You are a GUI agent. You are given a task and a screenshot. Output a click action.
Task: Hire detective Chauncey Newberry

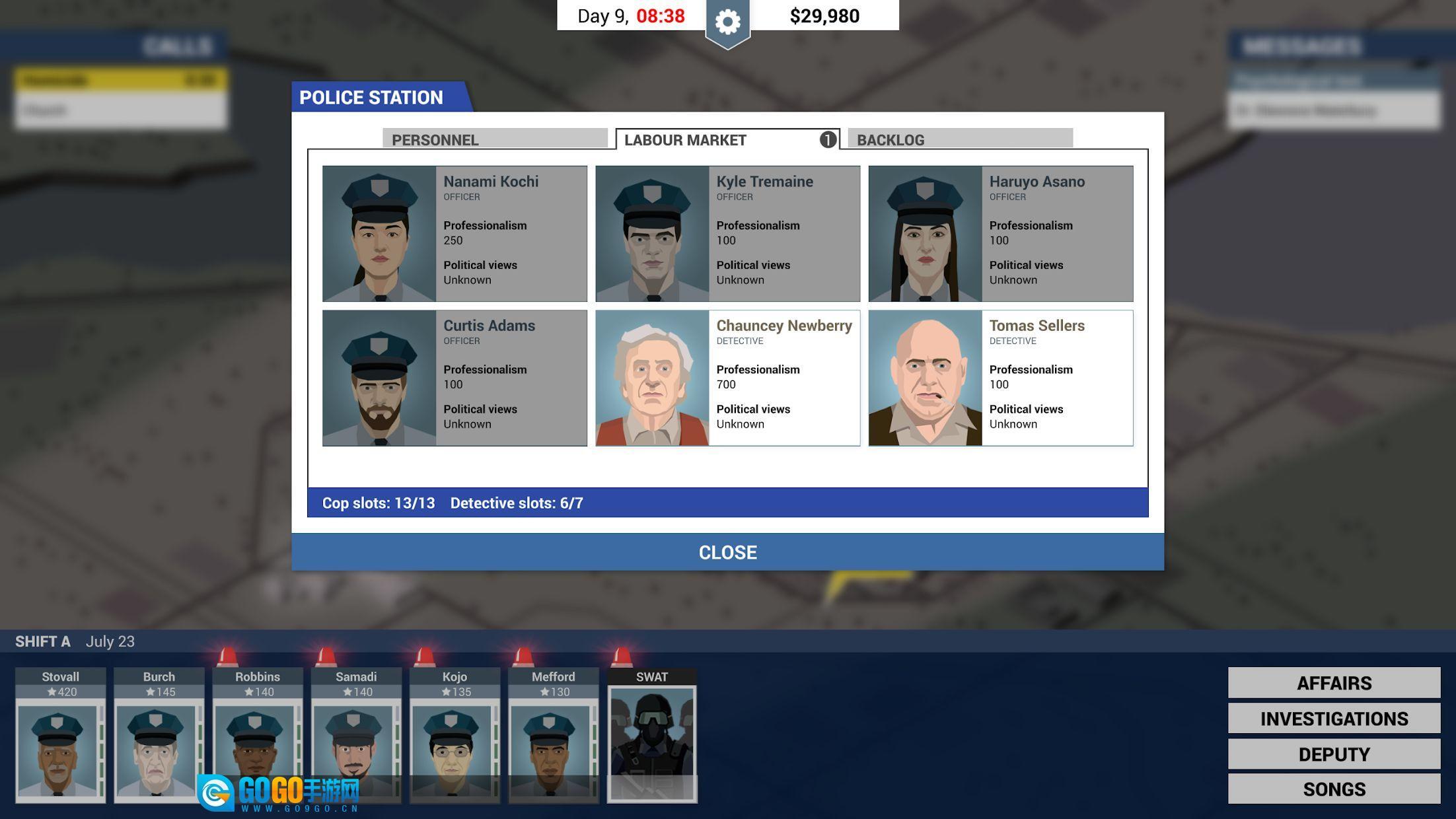(x=727, y=378)
